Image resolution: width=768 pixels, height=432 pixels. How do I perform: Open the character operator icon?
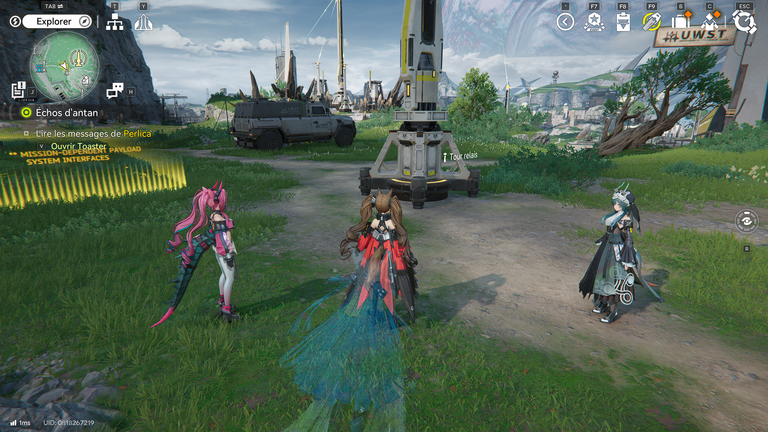(711, 22)
